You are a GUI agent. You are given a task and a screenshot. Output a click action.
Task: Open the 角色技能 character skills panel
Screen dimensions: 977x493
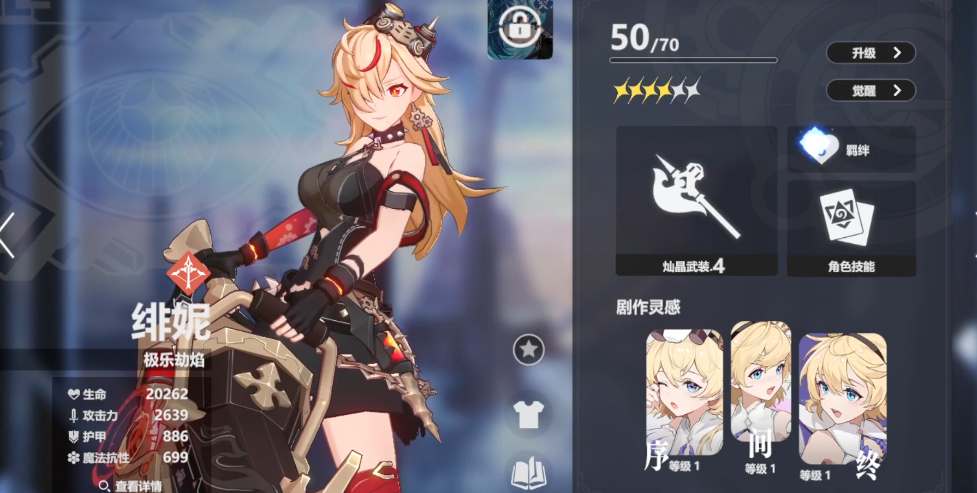pos(851,228)
